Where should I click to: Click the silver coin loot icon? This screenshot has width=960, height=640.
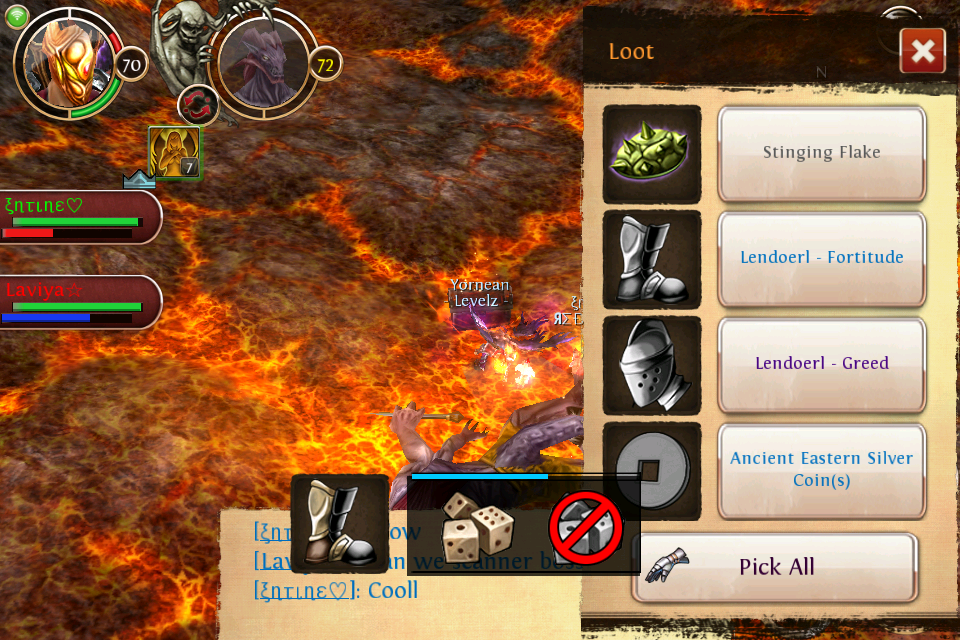(x=652, y=471)
